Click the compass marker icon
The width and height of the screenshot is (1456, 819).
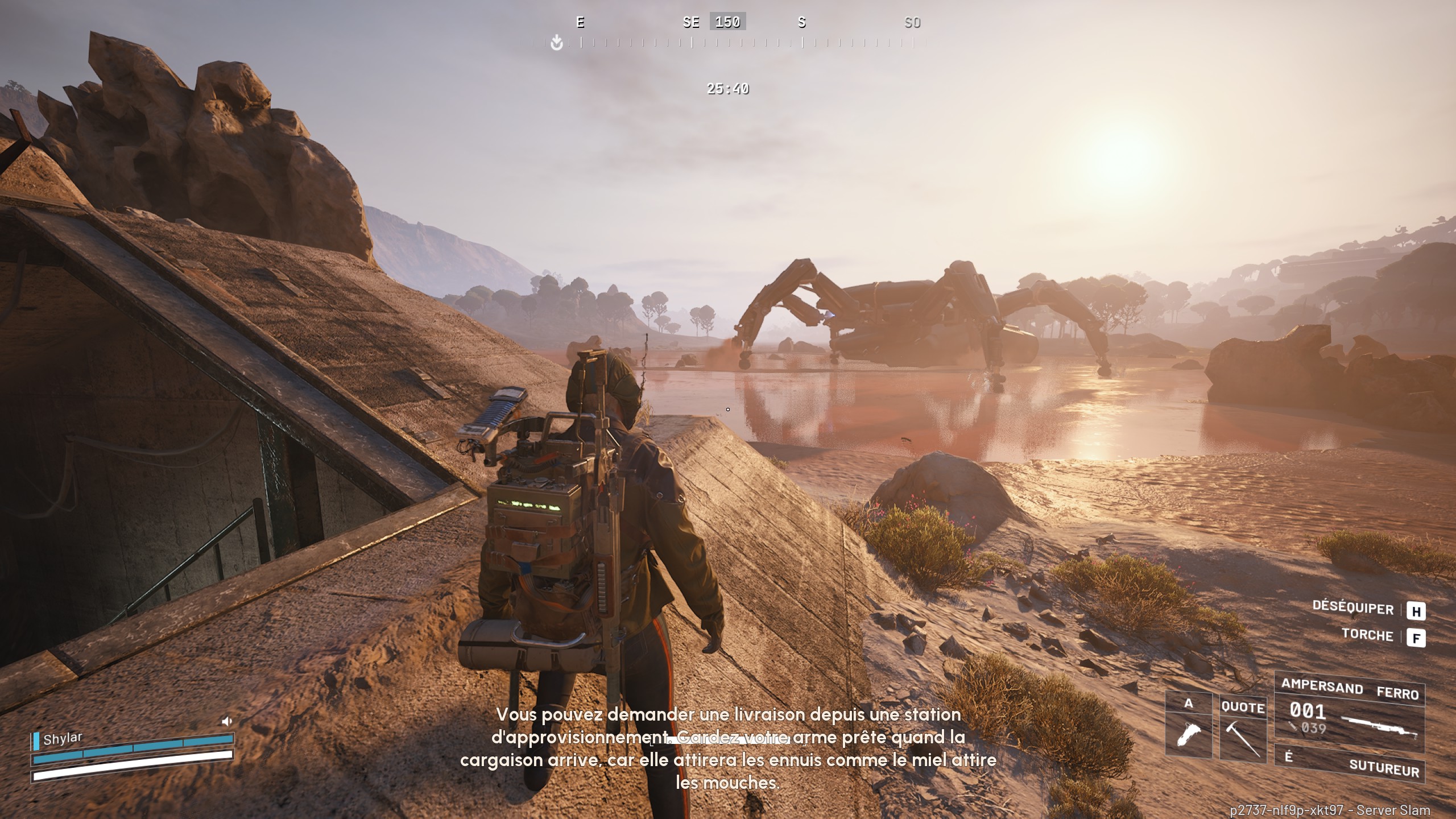click(557, 43)
